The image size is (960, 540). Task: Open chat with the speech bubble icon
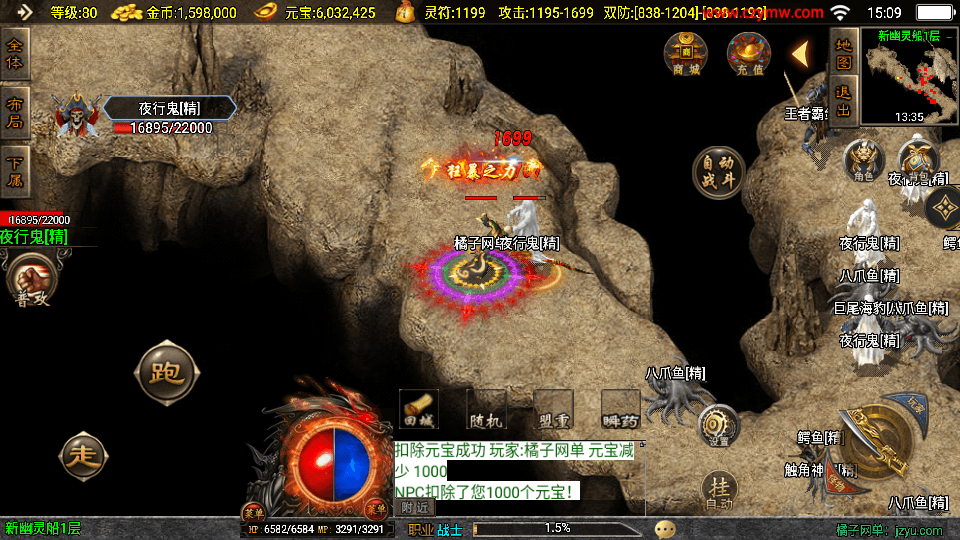(x=665, y=529)
